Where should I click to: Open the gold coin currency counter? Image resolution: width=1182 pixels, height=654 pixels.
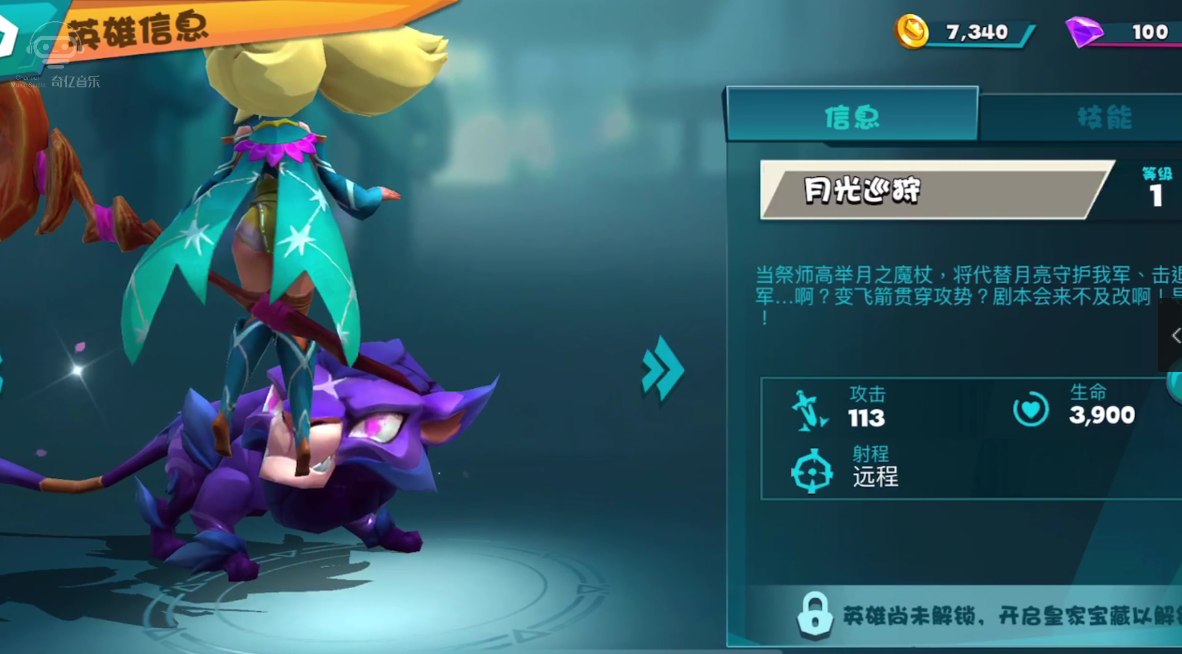pyautogui.click(x=961, y=33)
